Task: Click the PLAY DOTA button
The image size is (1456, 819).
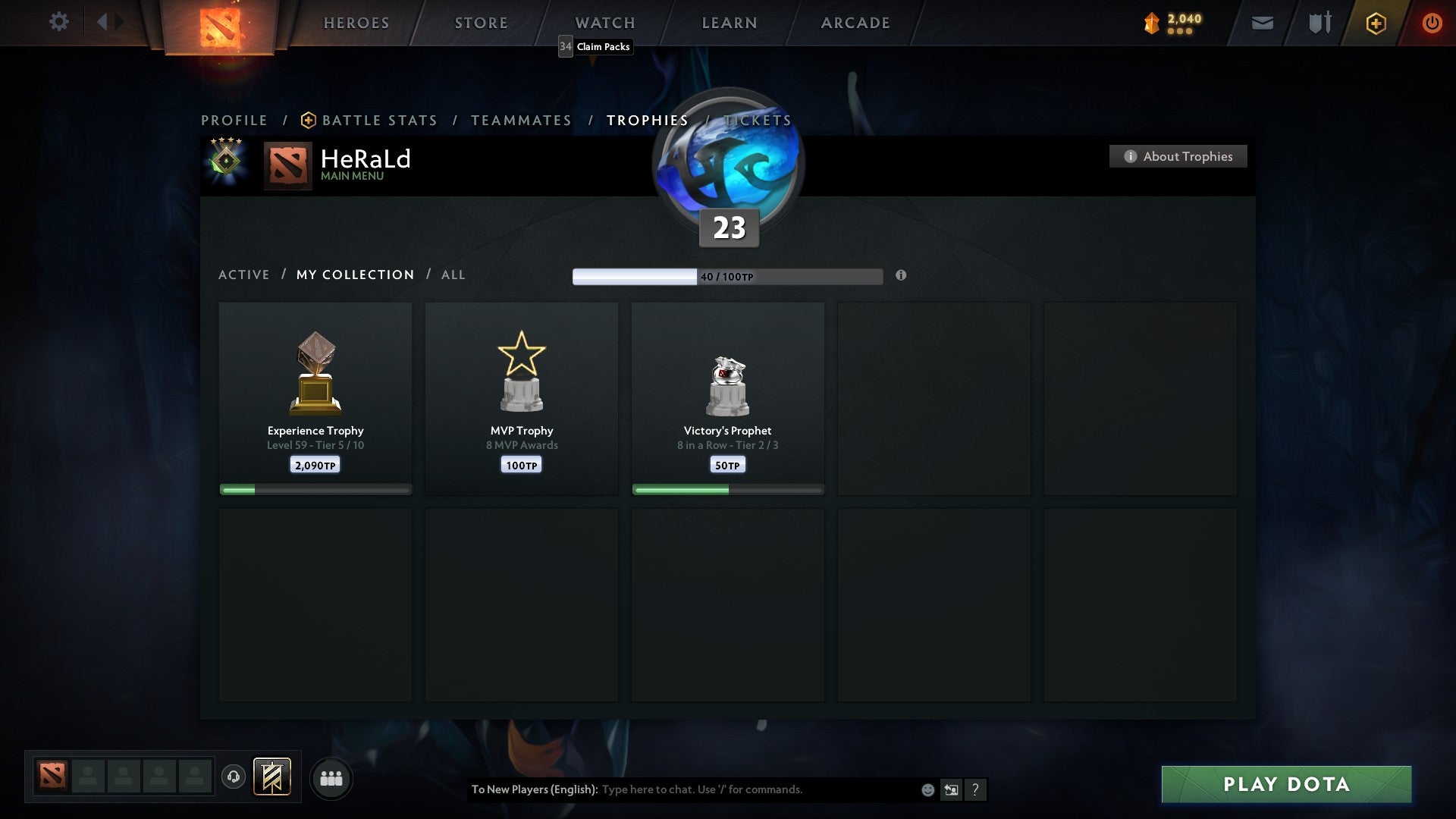Action: coord(1285,785)
